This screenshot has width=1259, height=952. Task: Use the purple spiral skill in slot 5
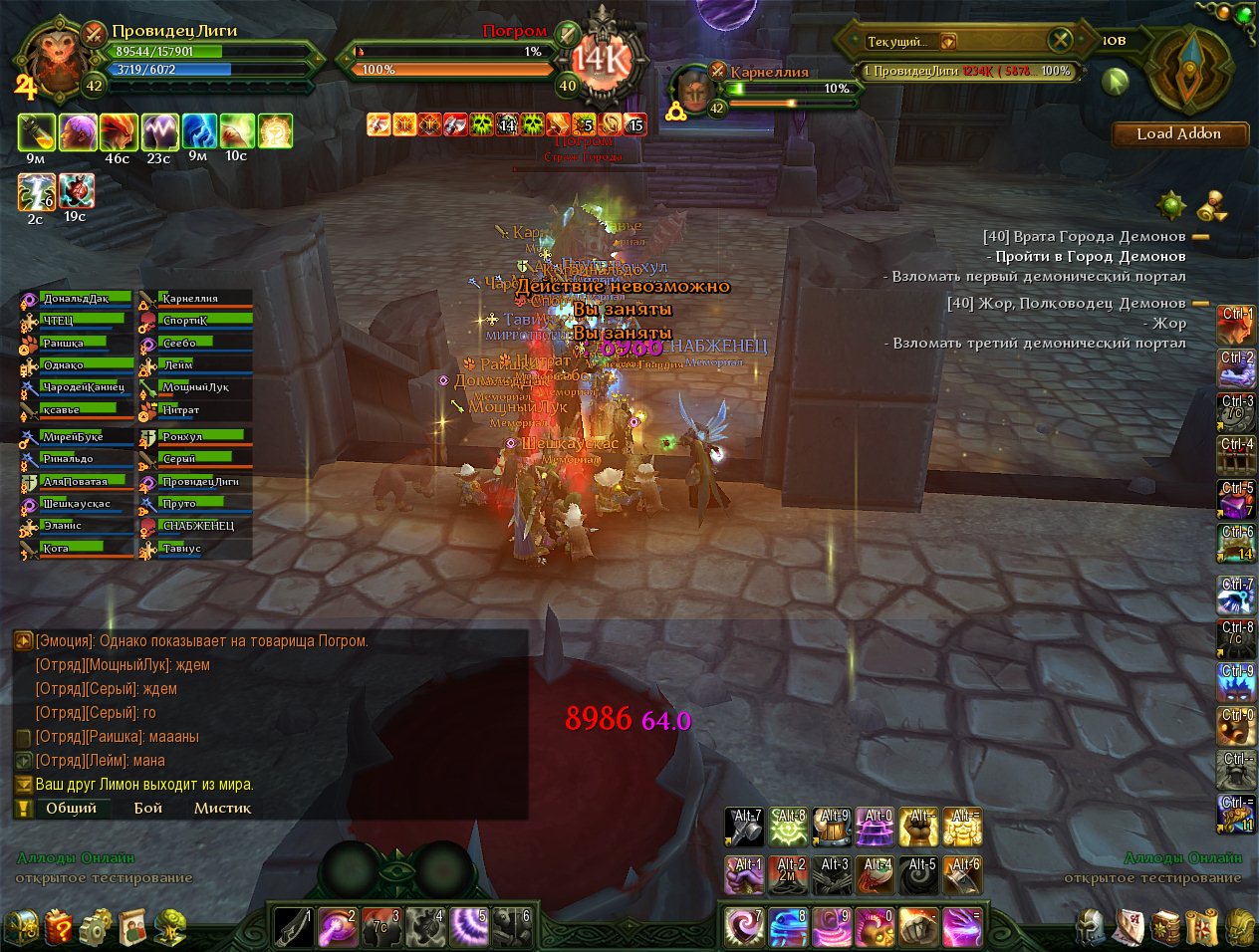(x=470, y=927)
